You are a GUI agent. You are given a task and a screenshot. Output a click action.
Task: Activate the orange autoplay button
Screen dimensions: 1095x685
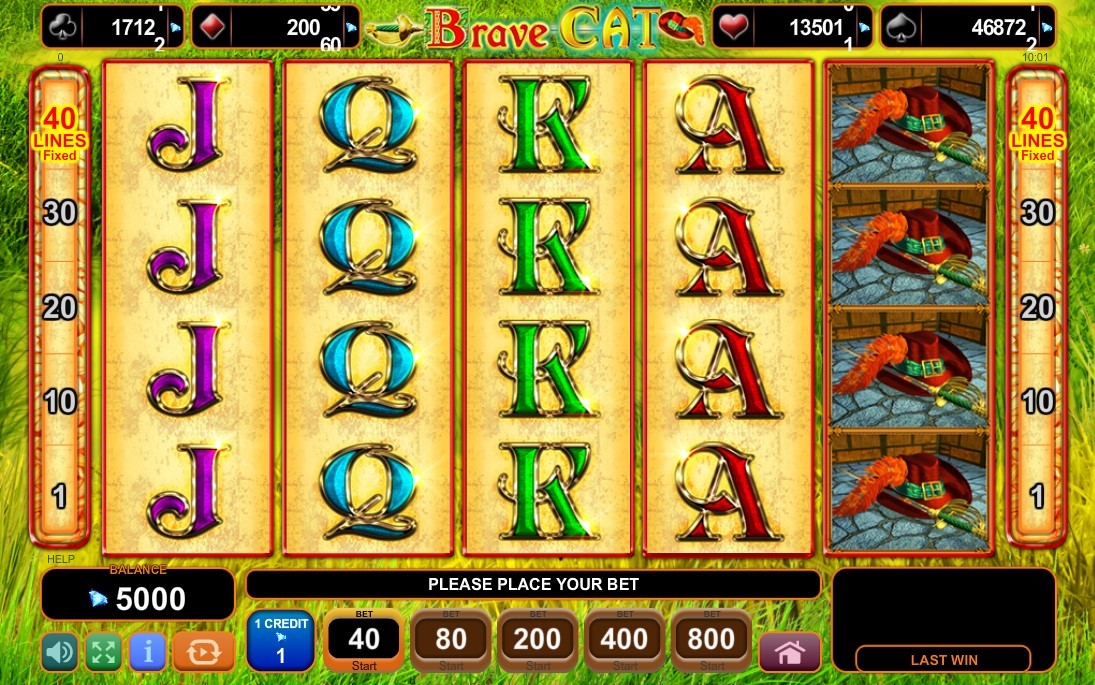[203, 653]
